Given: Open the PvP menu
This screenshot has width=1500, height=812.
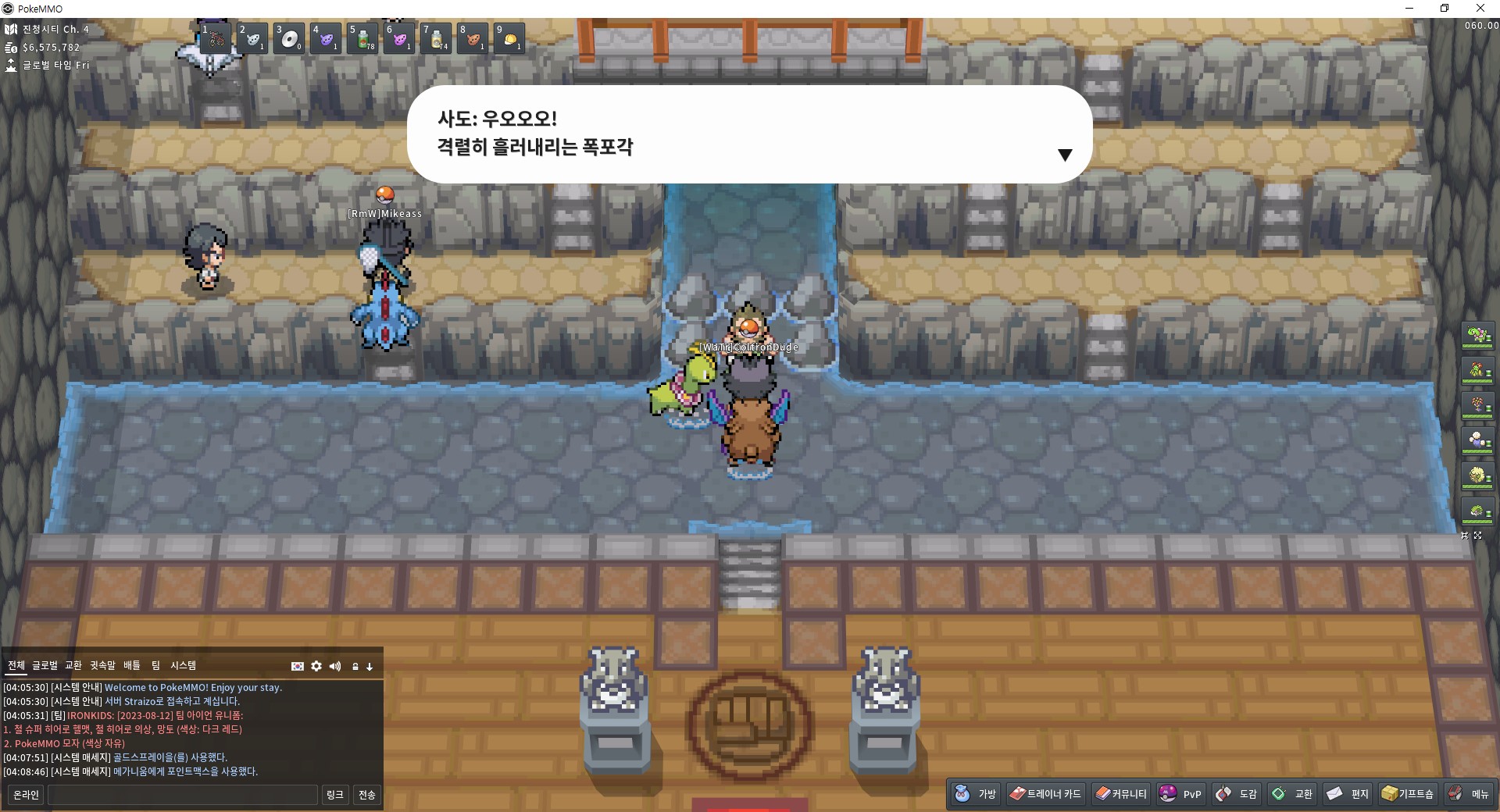Looking at the screenshot, I should click(x=1181, y=794).
